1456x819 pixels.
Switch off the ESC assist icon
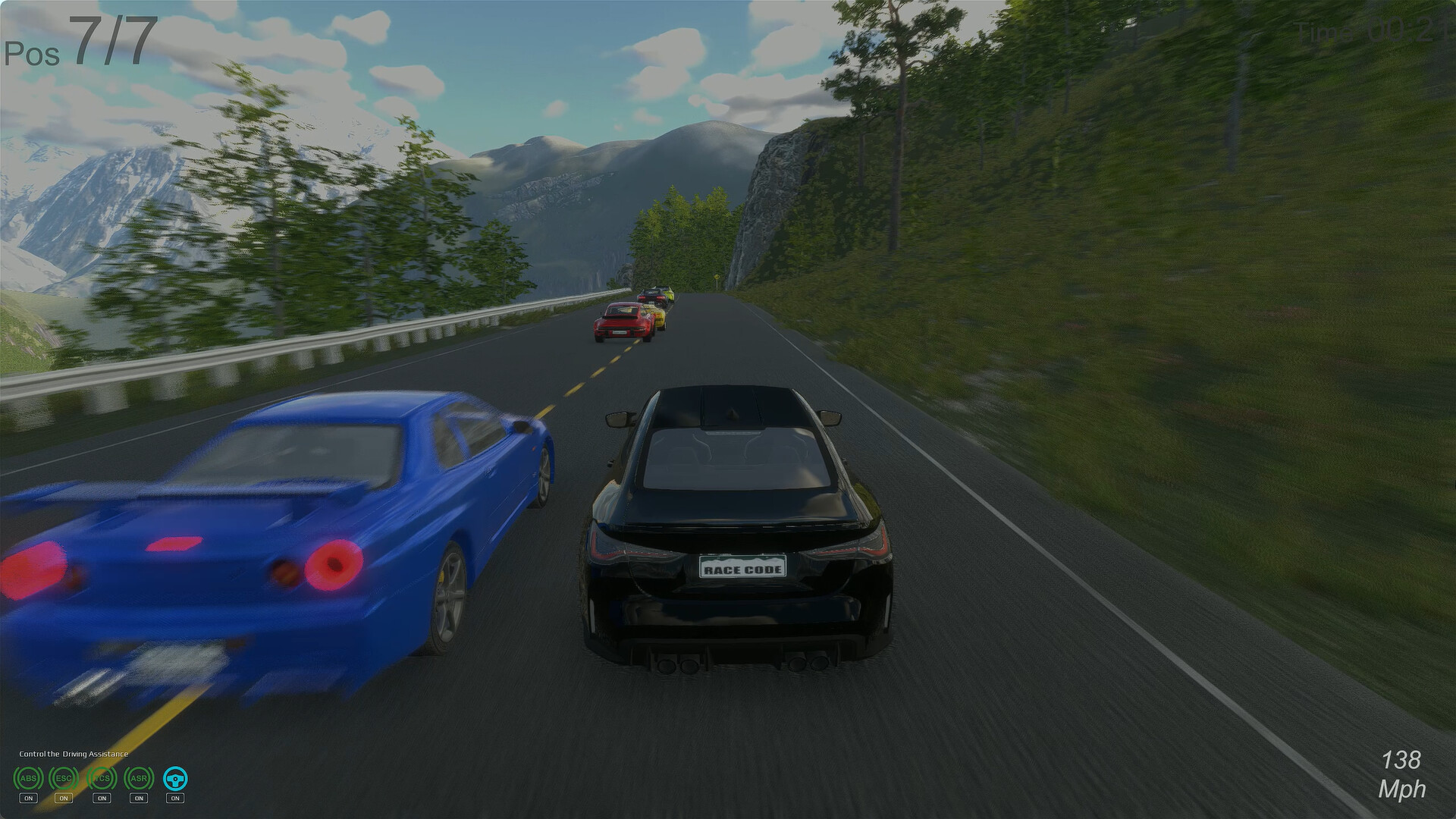tap(64, 778)
